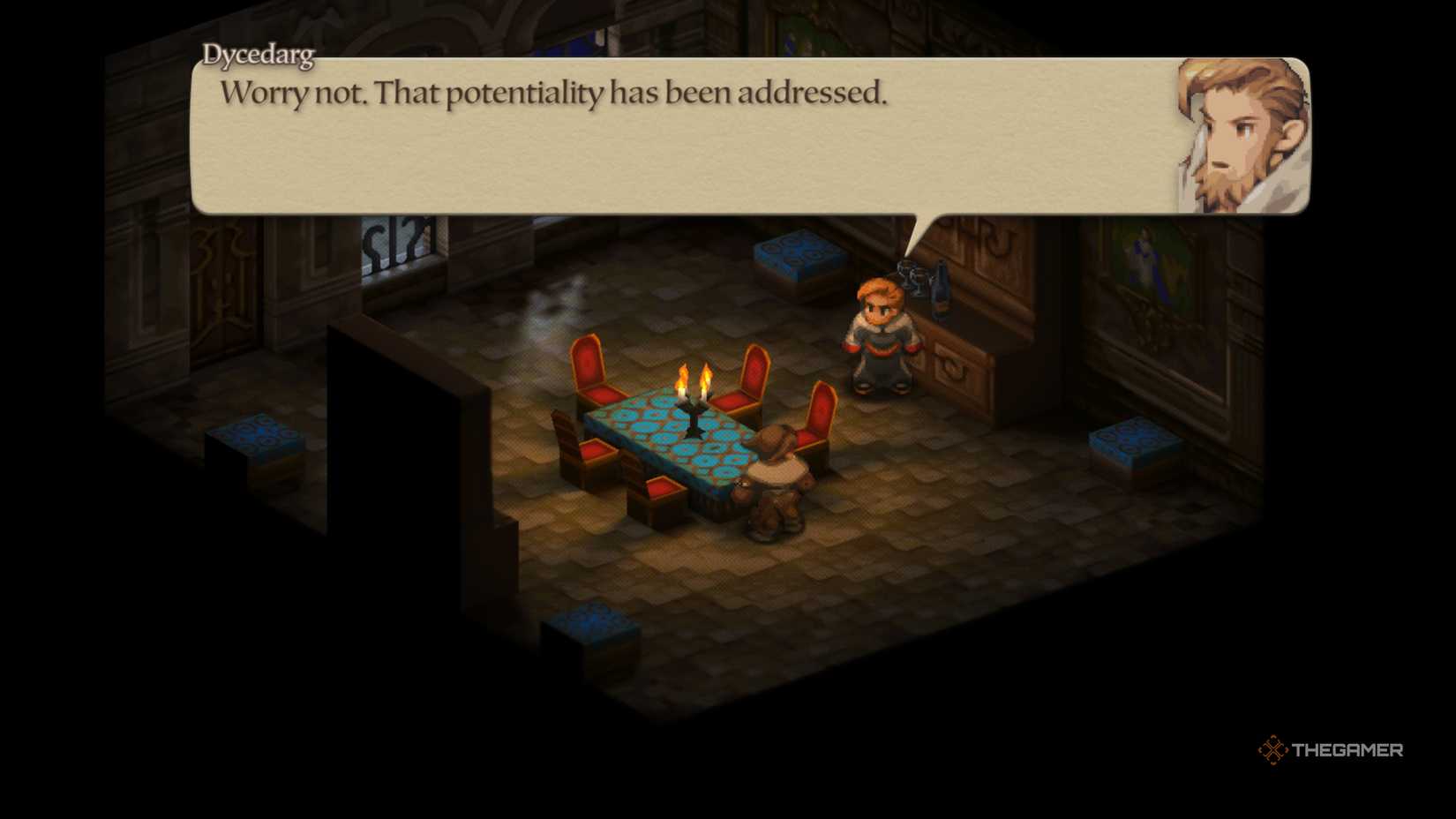The width and height of the screenshot is (1456, 819).
Task: Click the seated character at the table
Action: point(779,481)
